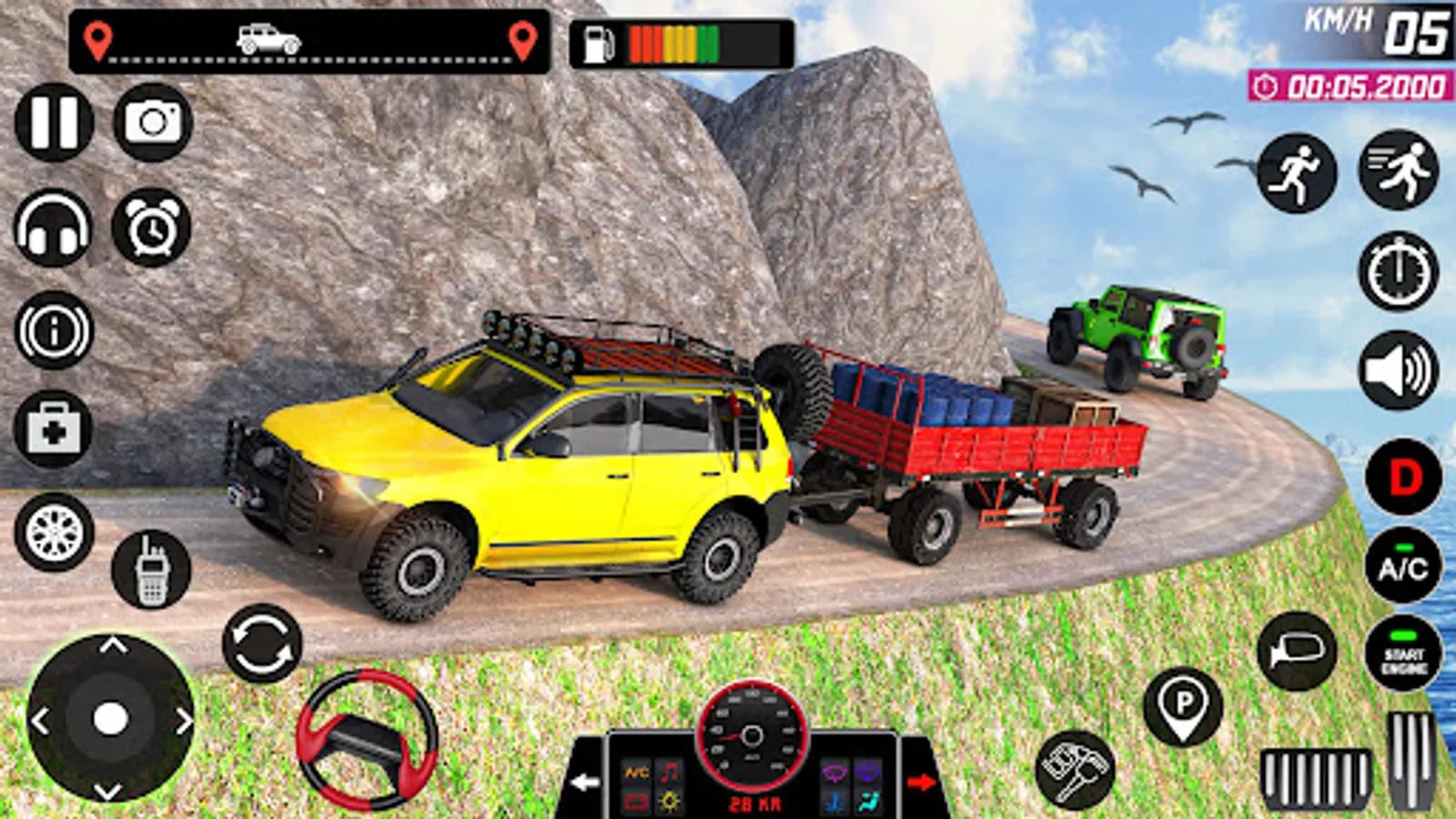Select the wheel rim icon
The width and height of the screenshot is (1456, 819).
coord(54,532)
